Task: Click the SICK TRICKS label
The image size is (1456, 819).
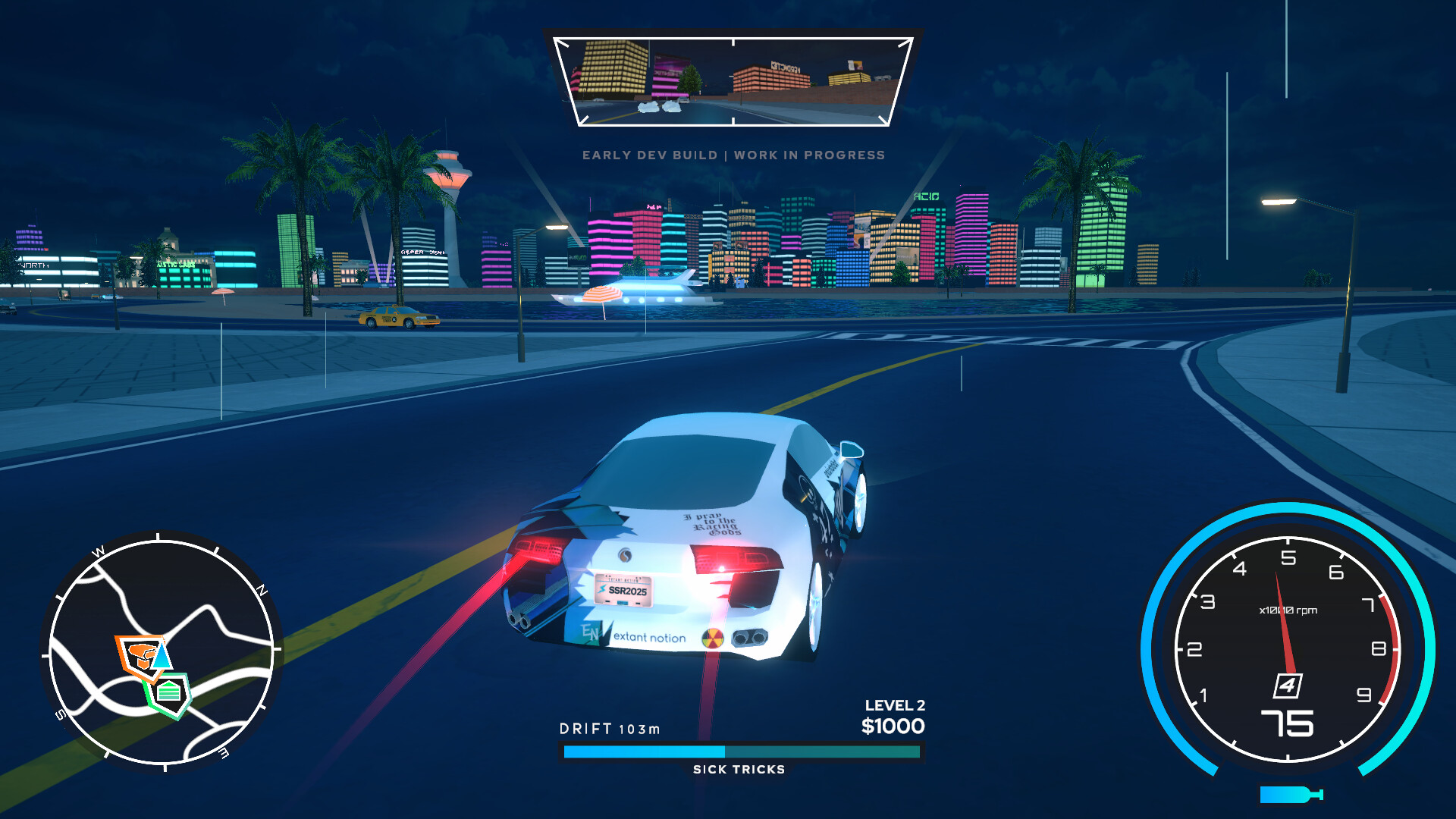Action: 738,769
